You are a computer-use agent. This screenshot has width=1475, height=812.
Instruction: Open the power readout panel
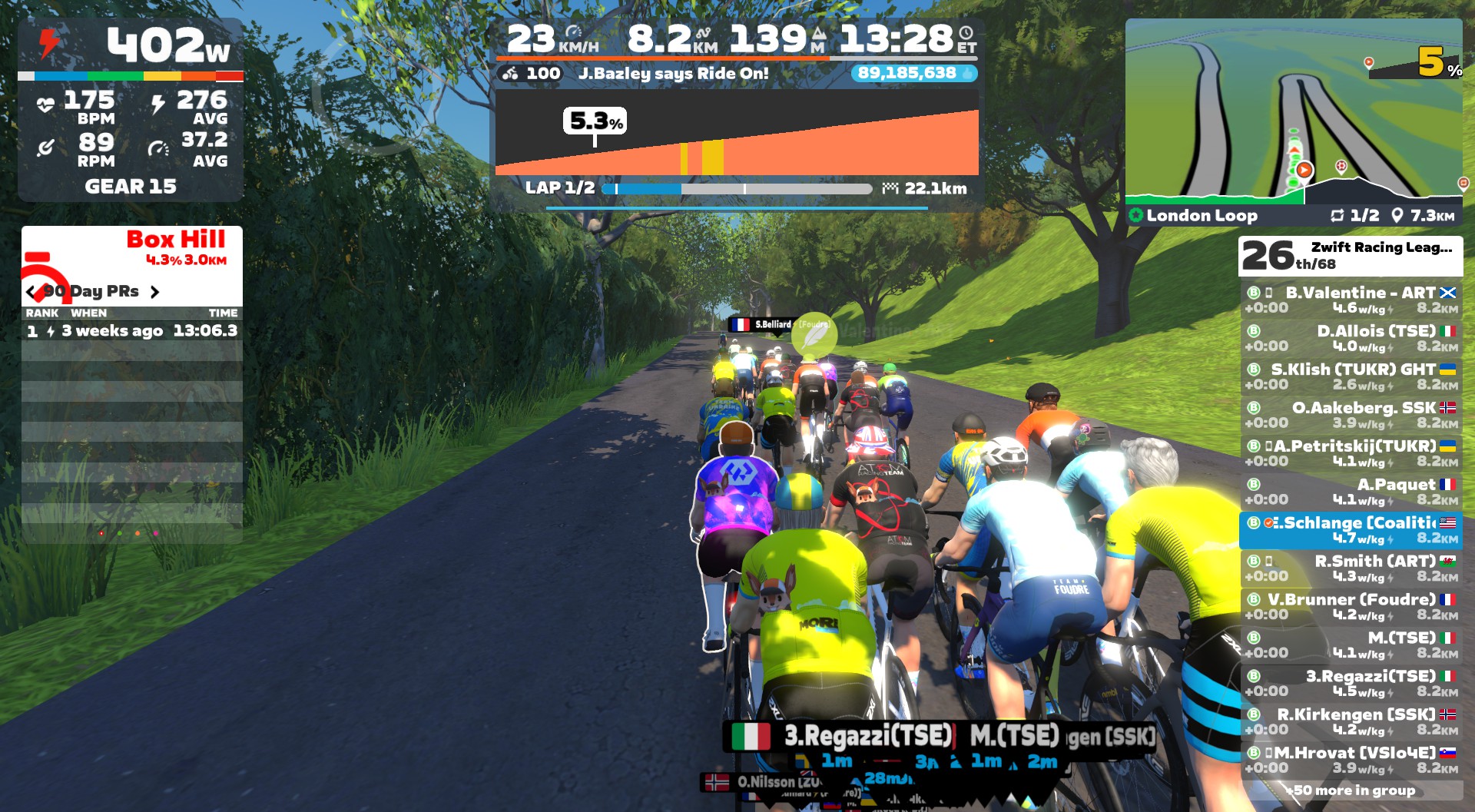click(x=131, y=46)
